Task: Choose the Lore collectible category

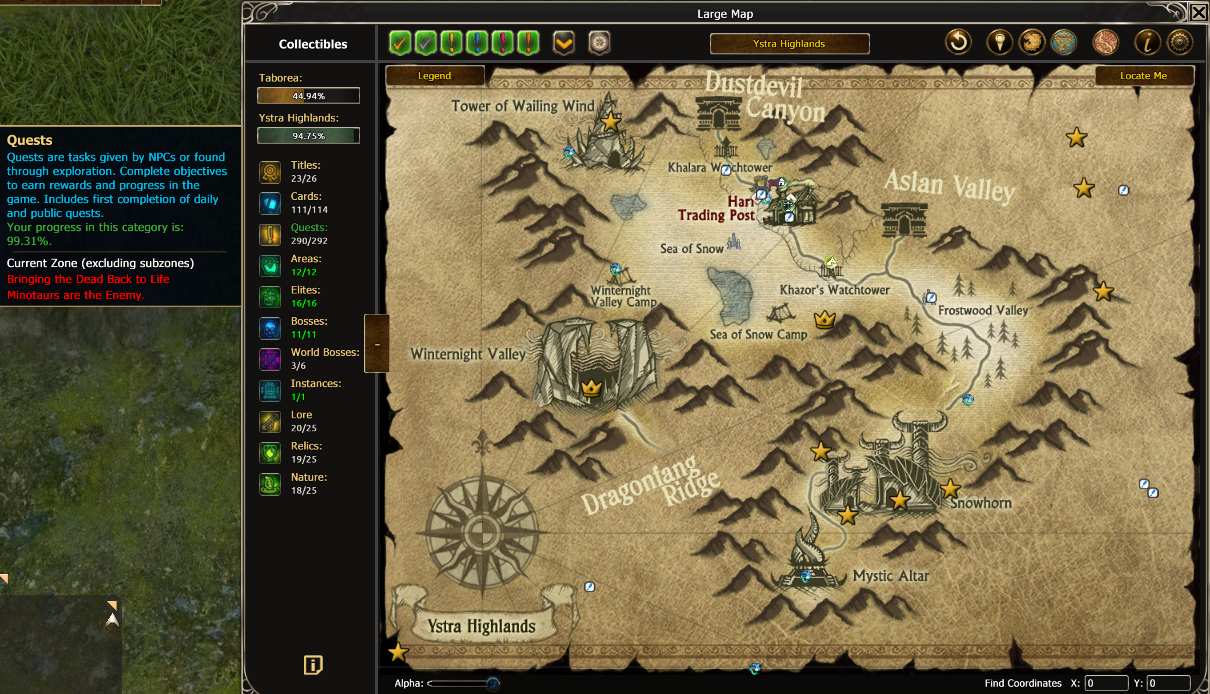Action: click(270, 421)
